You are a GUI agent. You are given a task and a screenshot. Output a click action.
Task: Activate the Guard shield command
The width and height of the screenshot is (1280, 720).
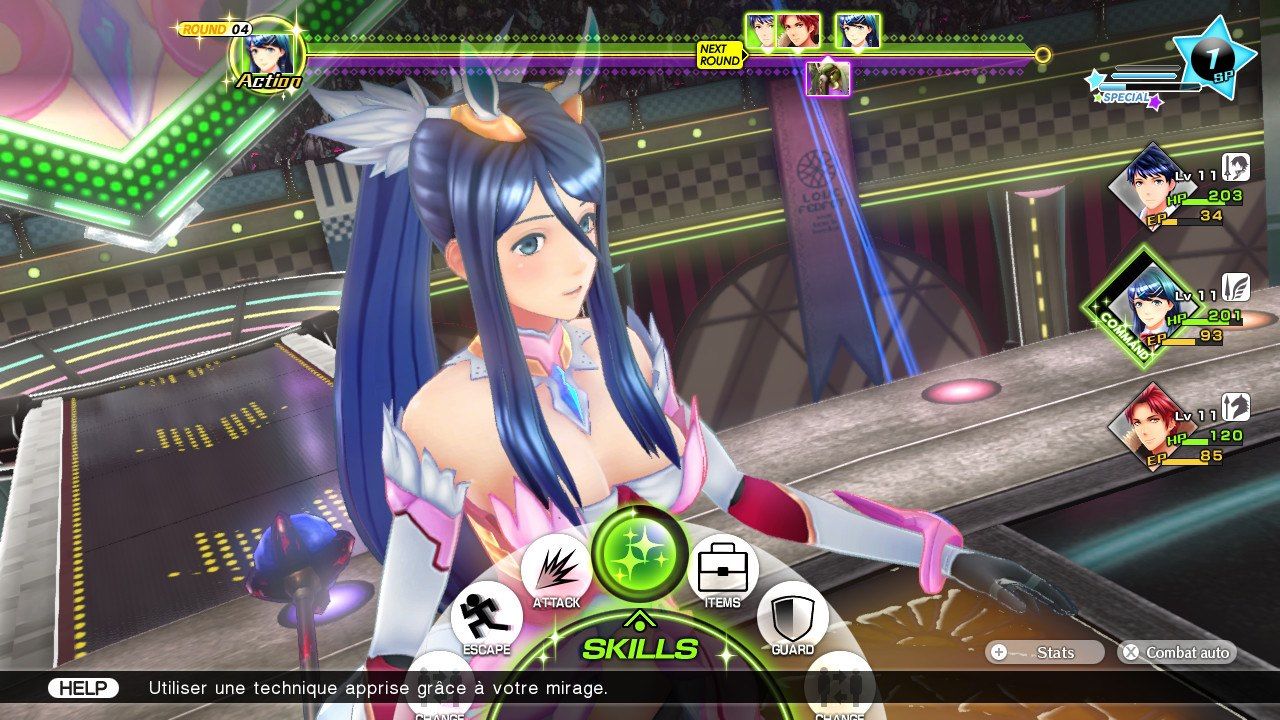click(792, 618)
